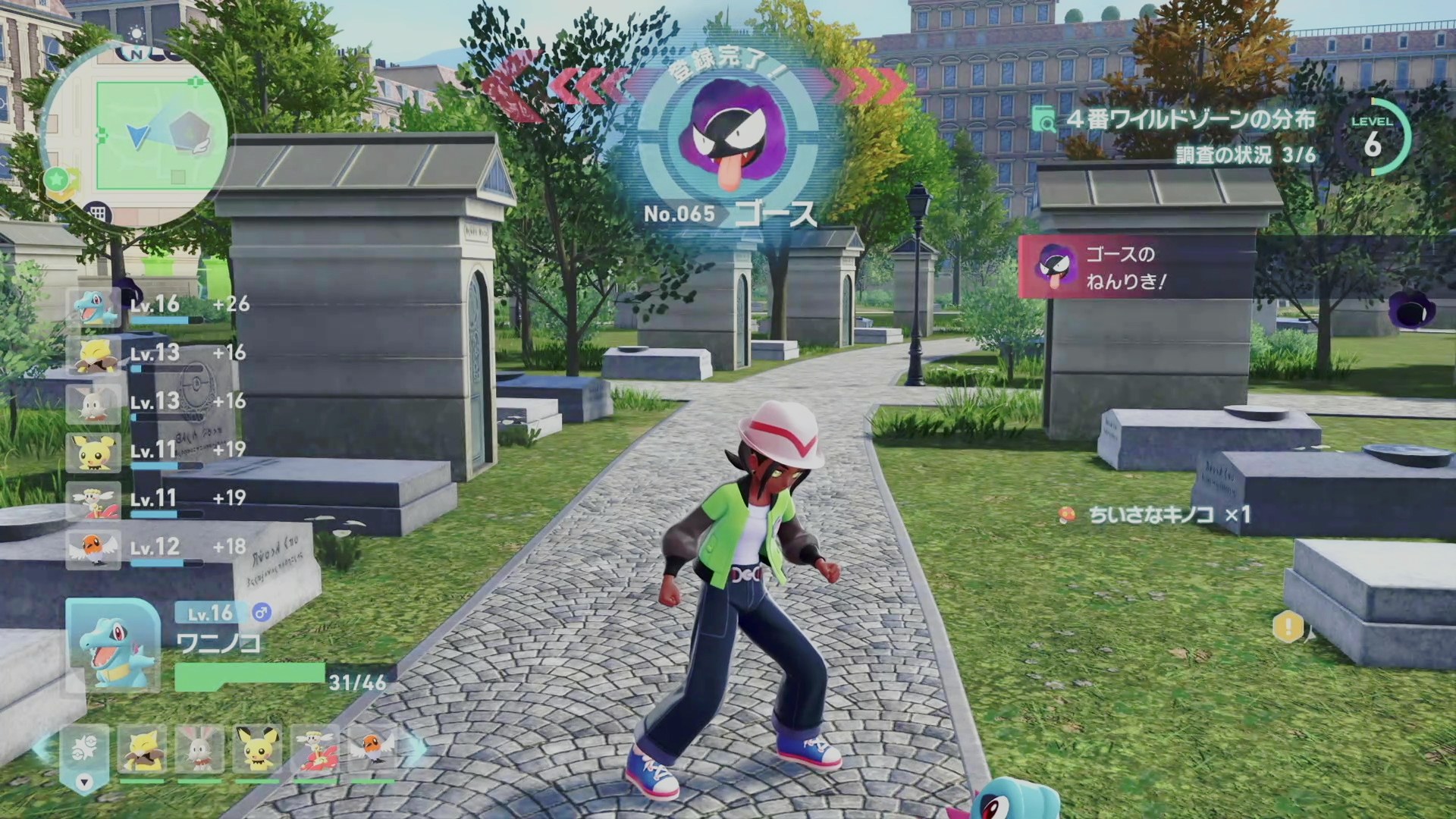
Task: Switch to Abra in the party bar
Action: [x=142, y=750]
